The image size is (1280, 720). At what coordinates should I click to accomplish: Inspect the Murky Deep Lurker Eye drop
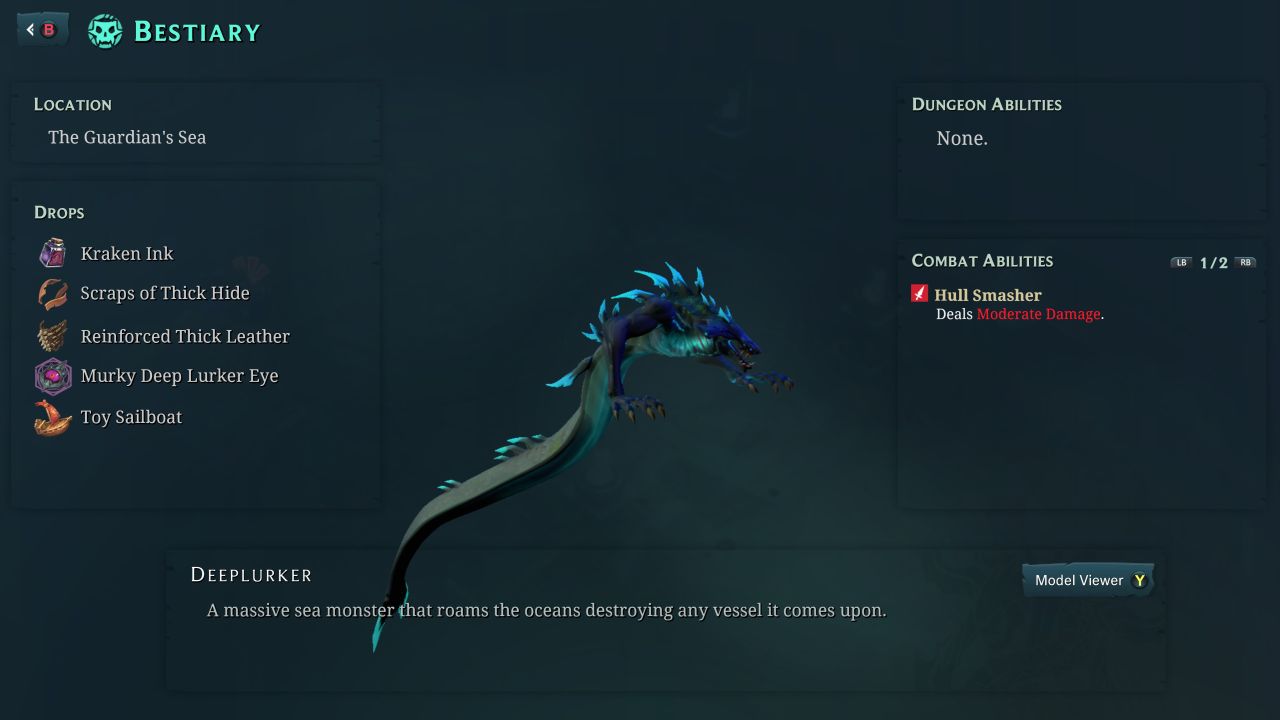coord(179,376)
